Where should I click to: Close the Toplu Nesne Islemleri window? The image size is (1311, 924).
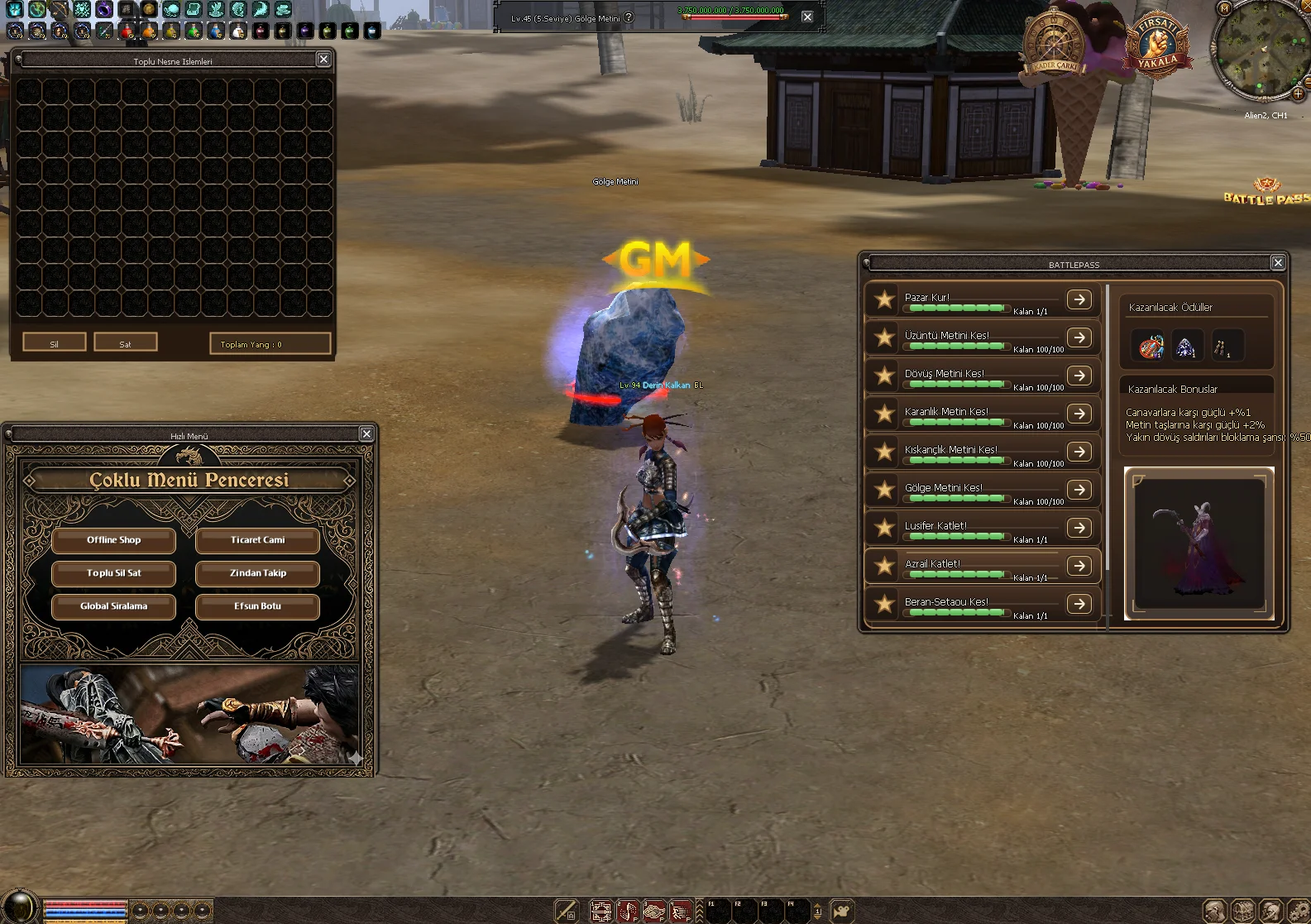(323, 60)
